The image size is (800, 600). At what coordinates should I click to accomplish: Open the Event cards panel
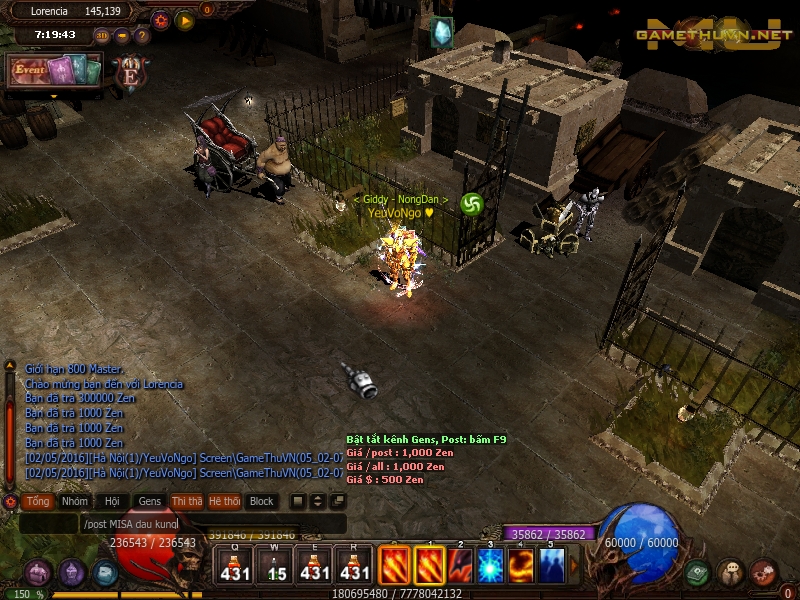54,70
